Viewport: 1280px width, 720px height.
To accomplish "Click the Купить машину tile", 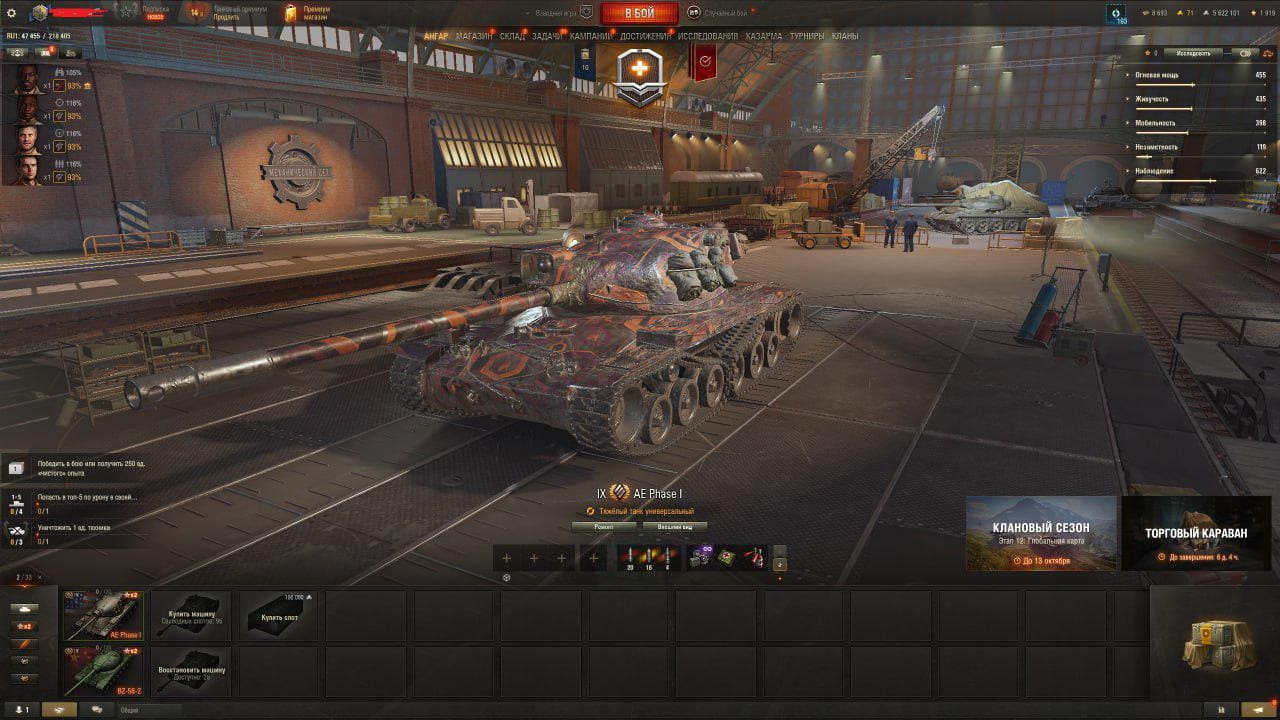I will [191, 615].
